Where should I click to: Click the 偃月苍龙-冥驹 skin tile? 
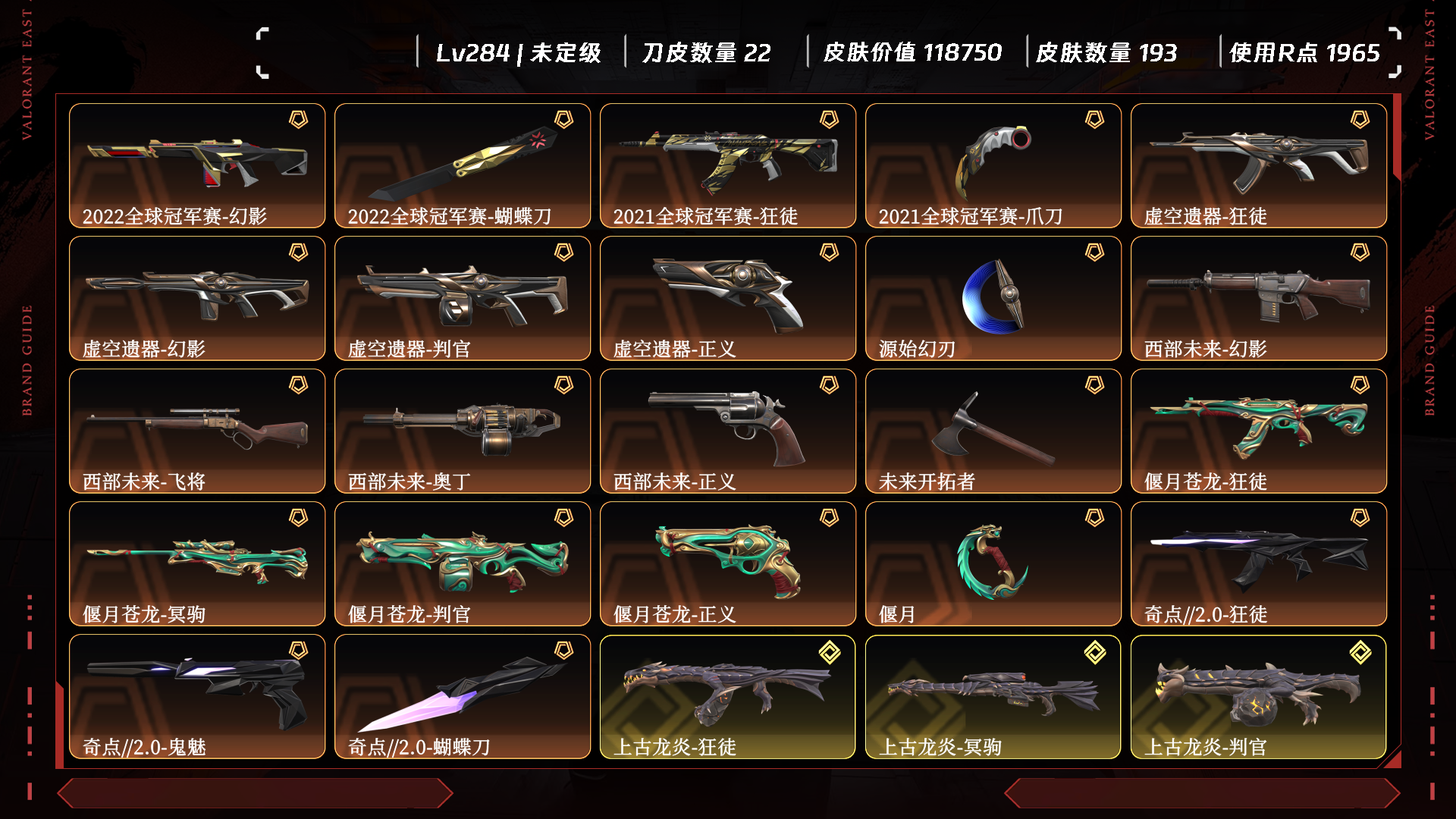coord(197,563)
